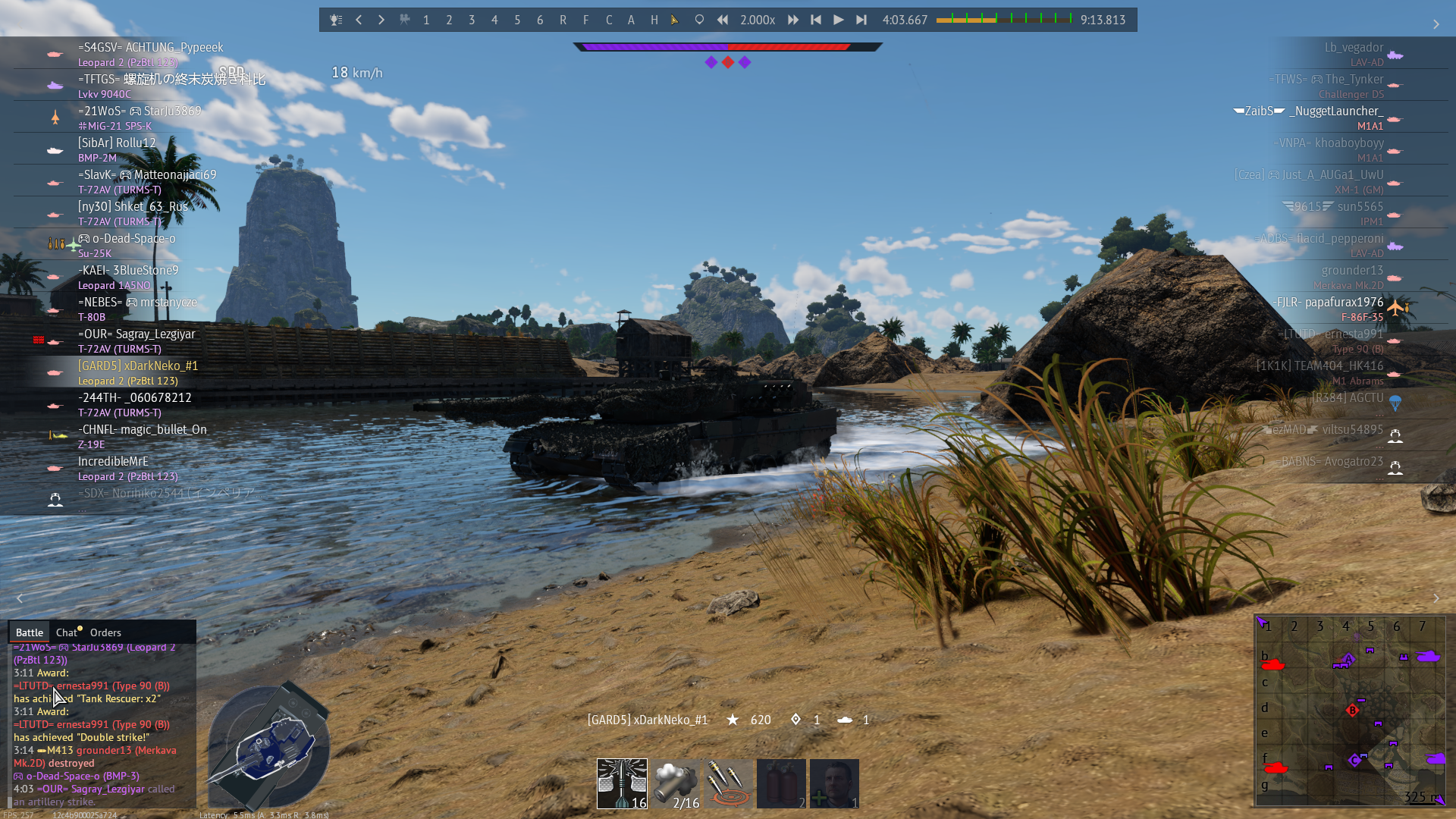Image resolution: width=1456 pixels, height=819 pixels.
Task: Choose the F camera mode button
Action: pos(585,20)
